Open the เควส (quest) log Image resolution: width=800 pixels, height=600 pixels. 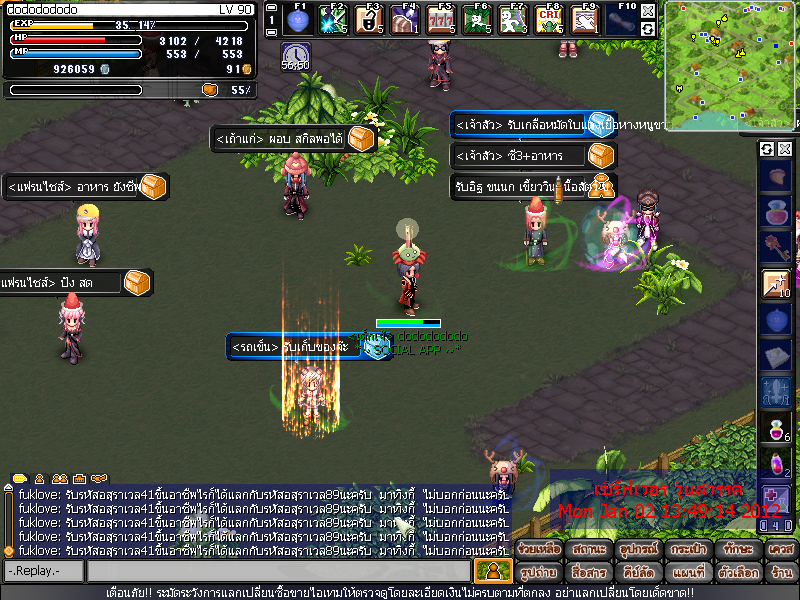click(x=781, y=550)
